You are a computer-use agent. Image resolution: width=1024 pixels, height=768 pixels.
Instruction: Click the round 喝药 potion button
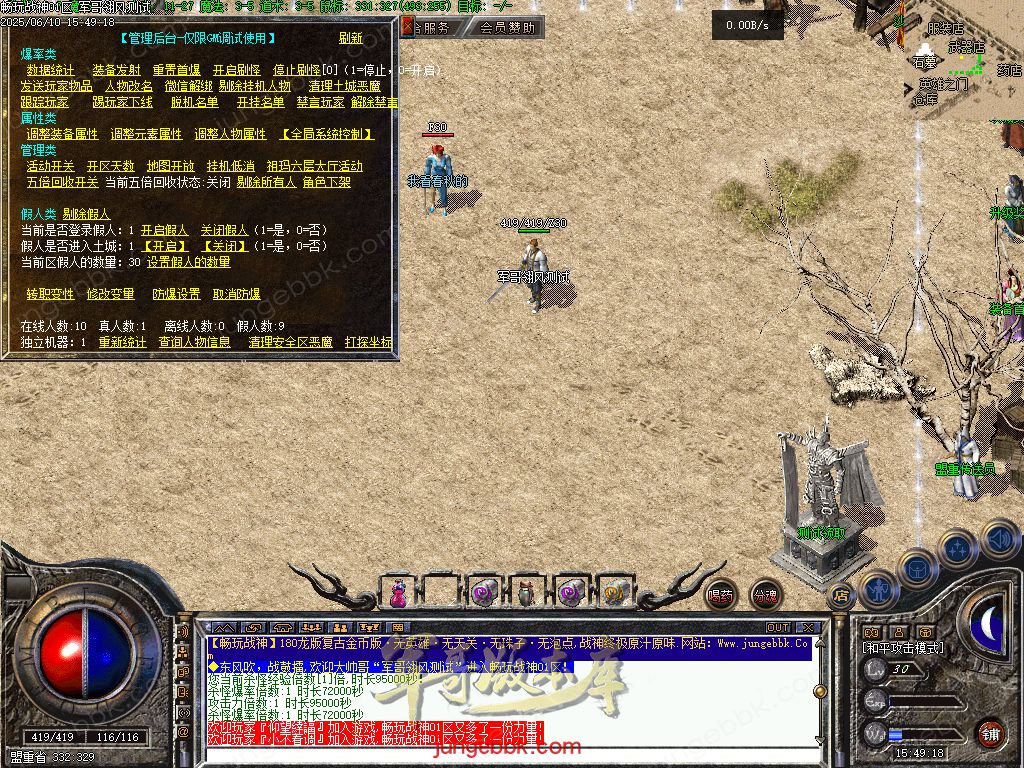(720, 596)
